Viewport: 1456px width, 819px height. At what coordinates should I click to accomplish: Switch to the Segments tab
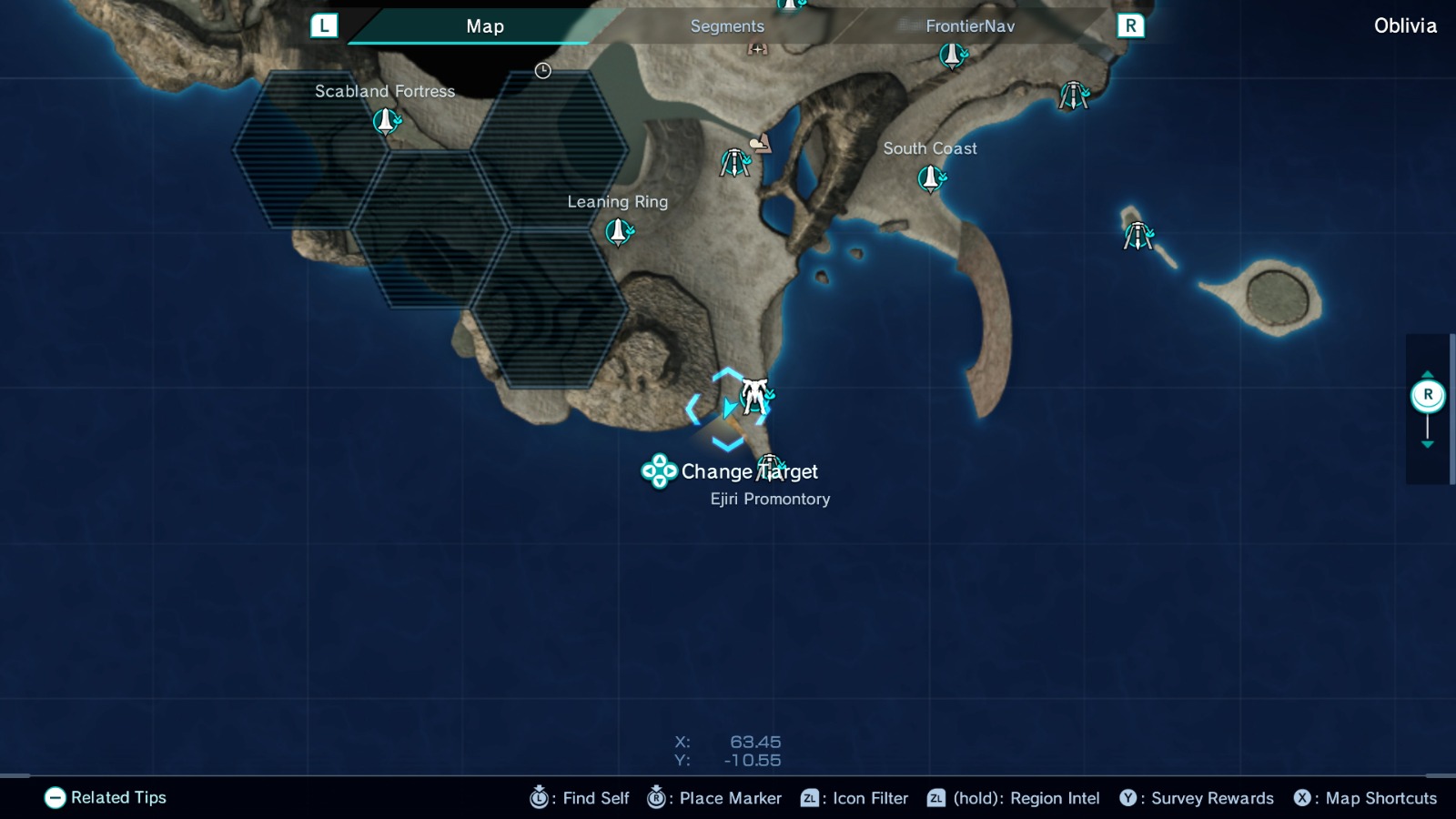pyautogui.click(x=726, y=25)
